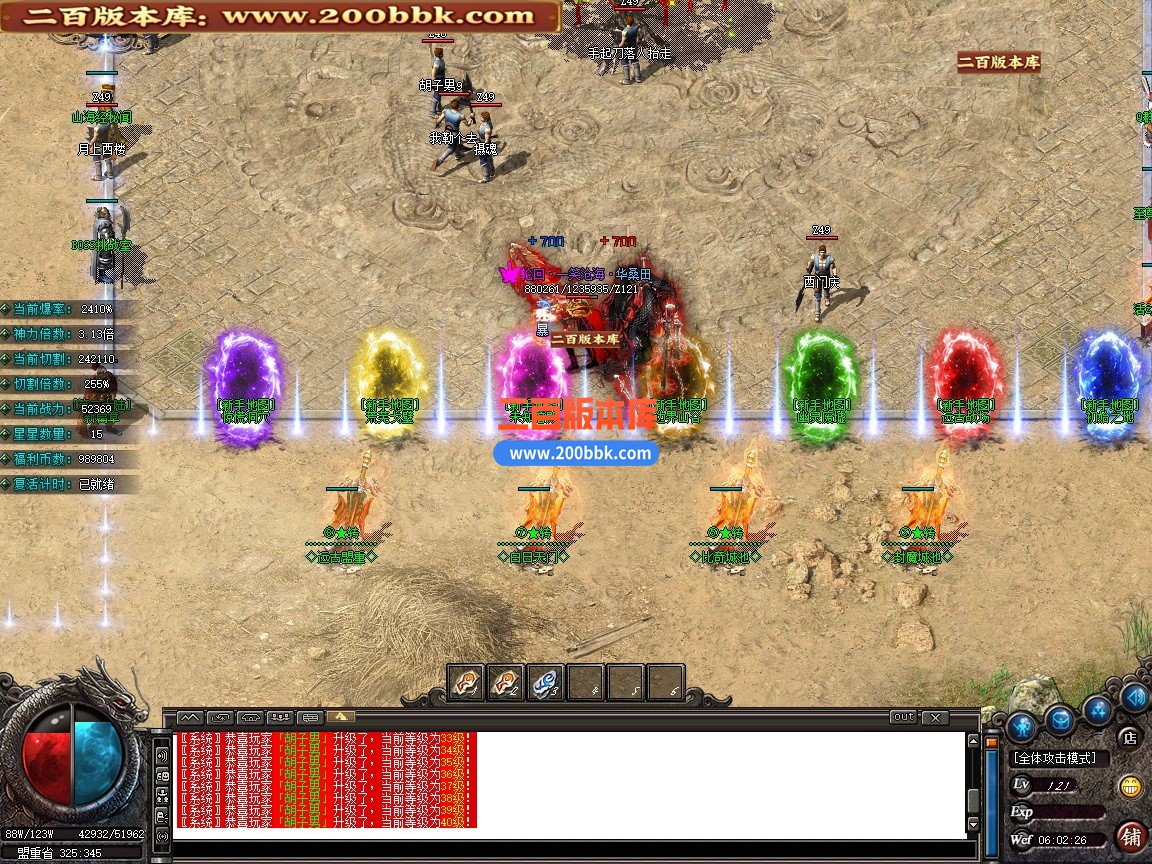
Task: Open the smiley face emoji button
Action: click(1131, 785)
